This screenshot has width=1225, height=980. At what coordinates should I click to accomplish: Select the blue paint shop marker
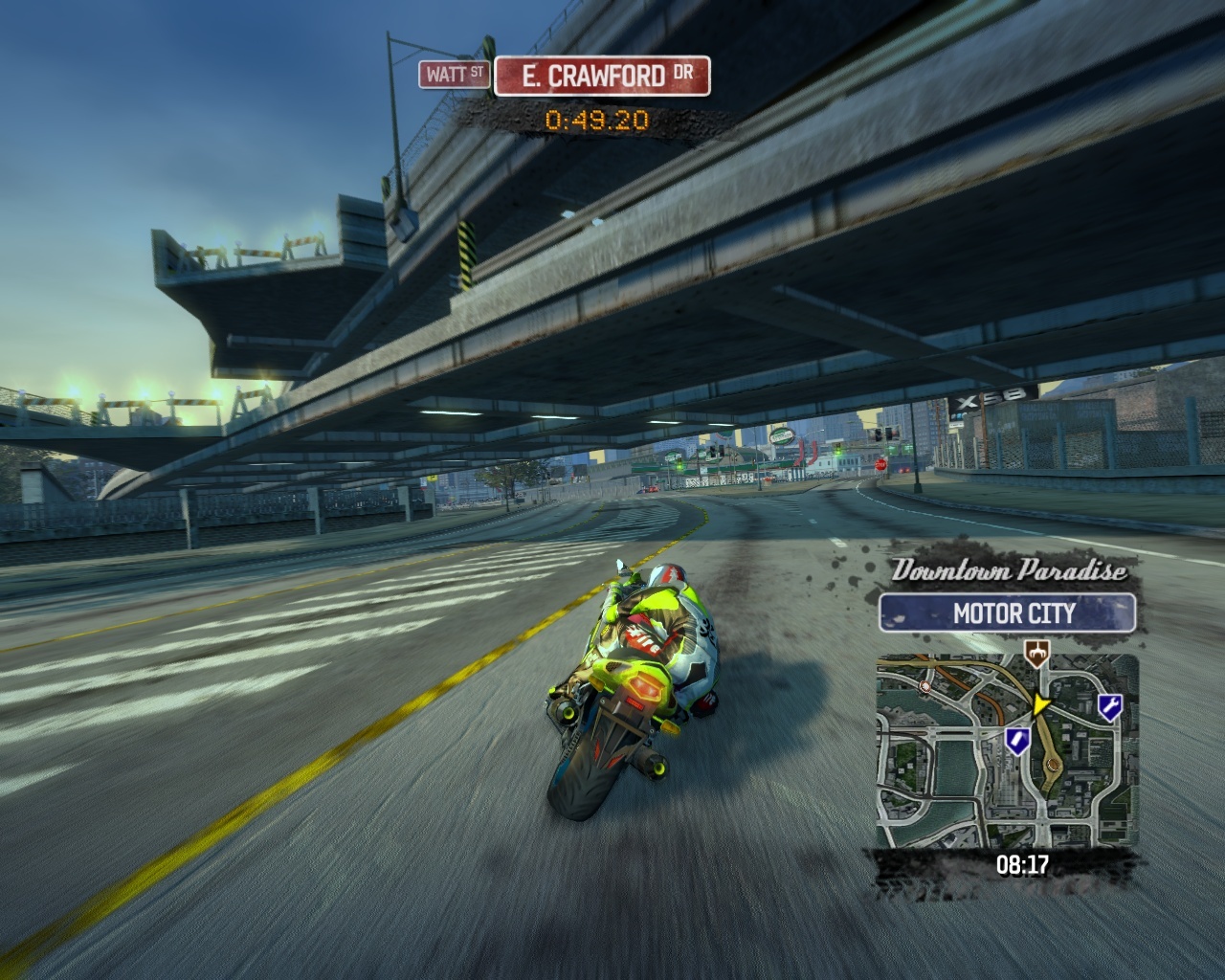click(x=1017, y=738)
